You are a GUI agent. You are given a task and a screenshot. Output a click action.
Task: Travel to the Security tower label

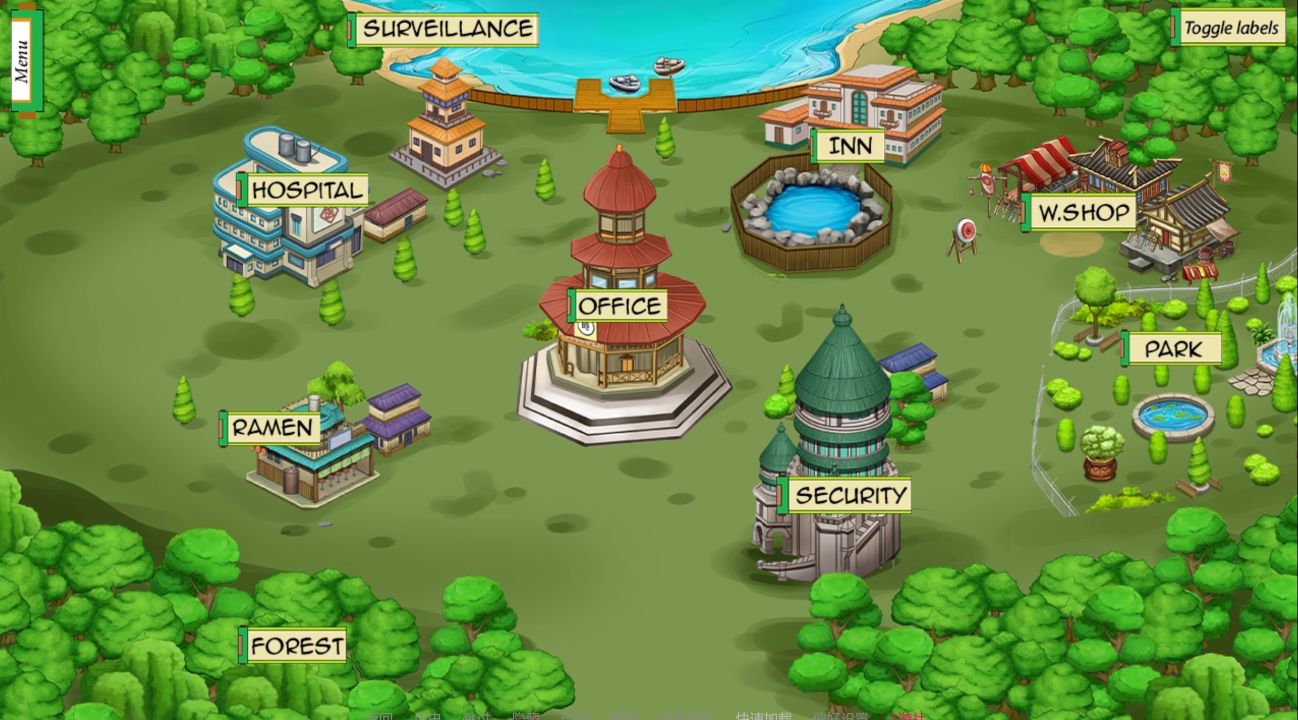pyautogui.click(x=848, y=495)
